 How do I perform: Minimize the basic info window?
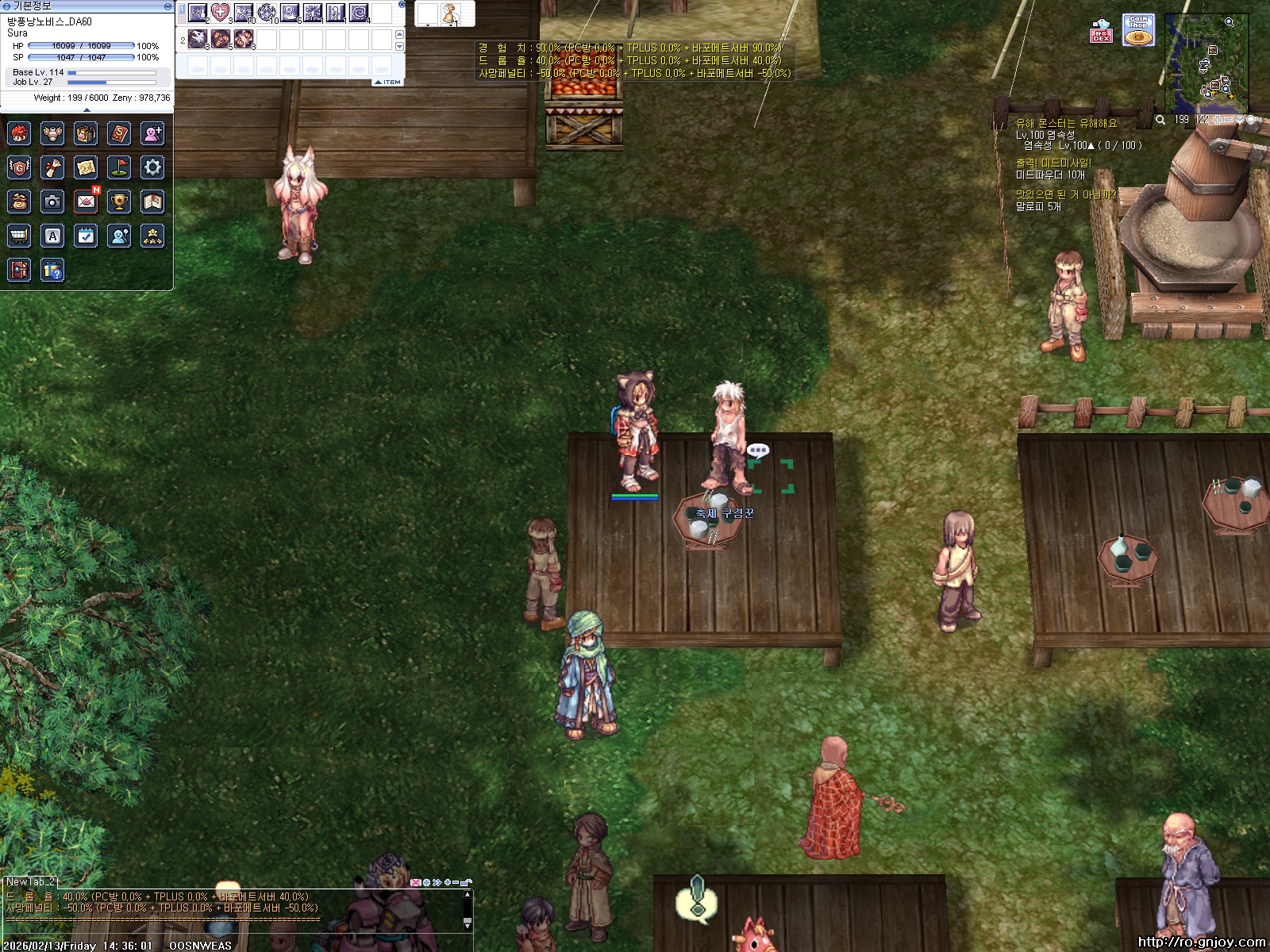pyautogui.click(x=167, y=6)
